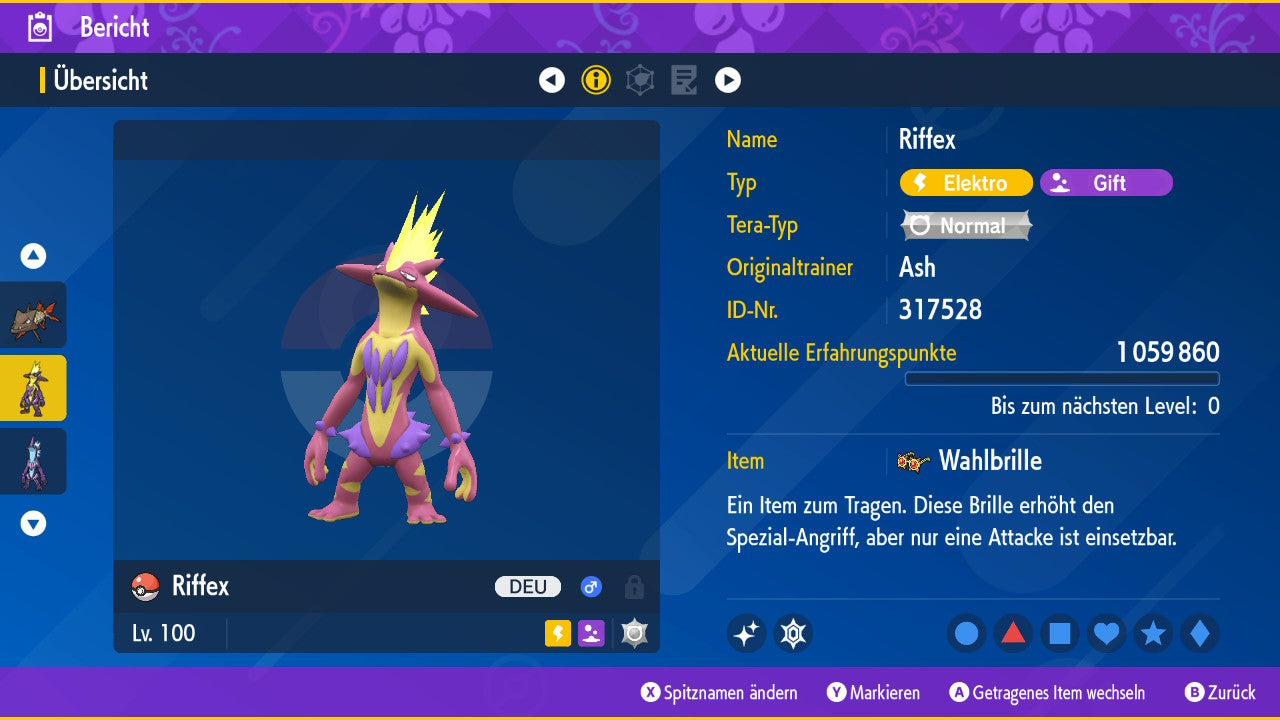Click the sparkle shiny icon
Image resolution: width=1280 pixels, height=720 pixels.
point(746,634)
